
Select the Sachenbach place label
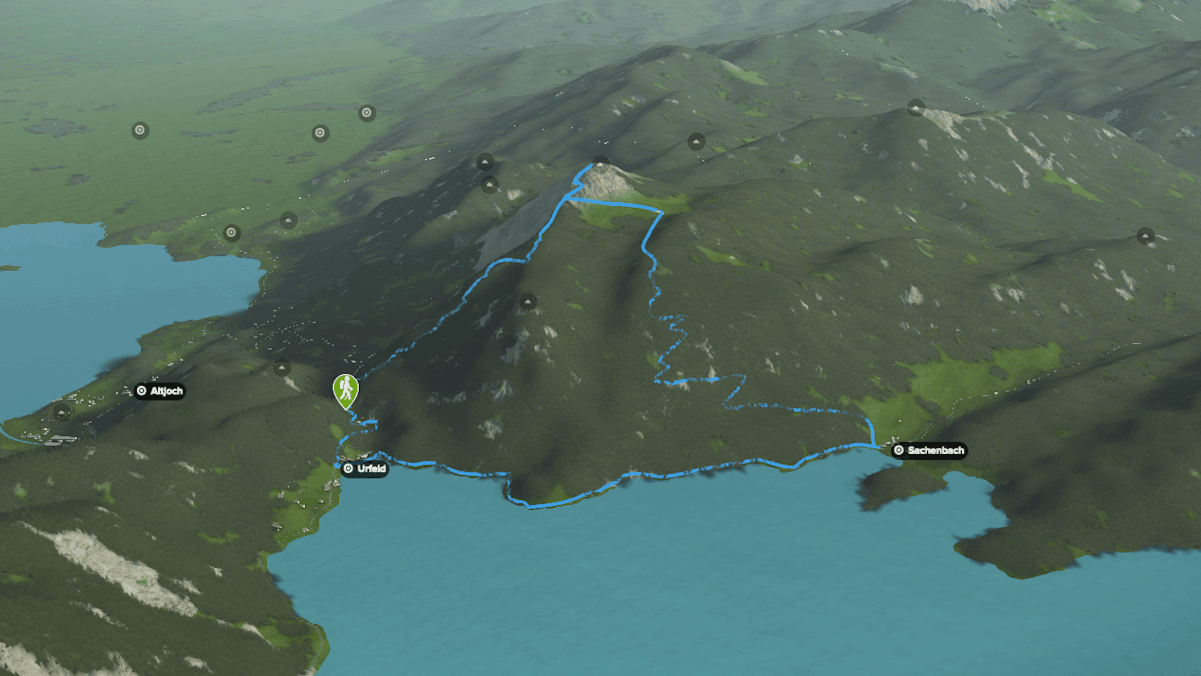[929, 451]
